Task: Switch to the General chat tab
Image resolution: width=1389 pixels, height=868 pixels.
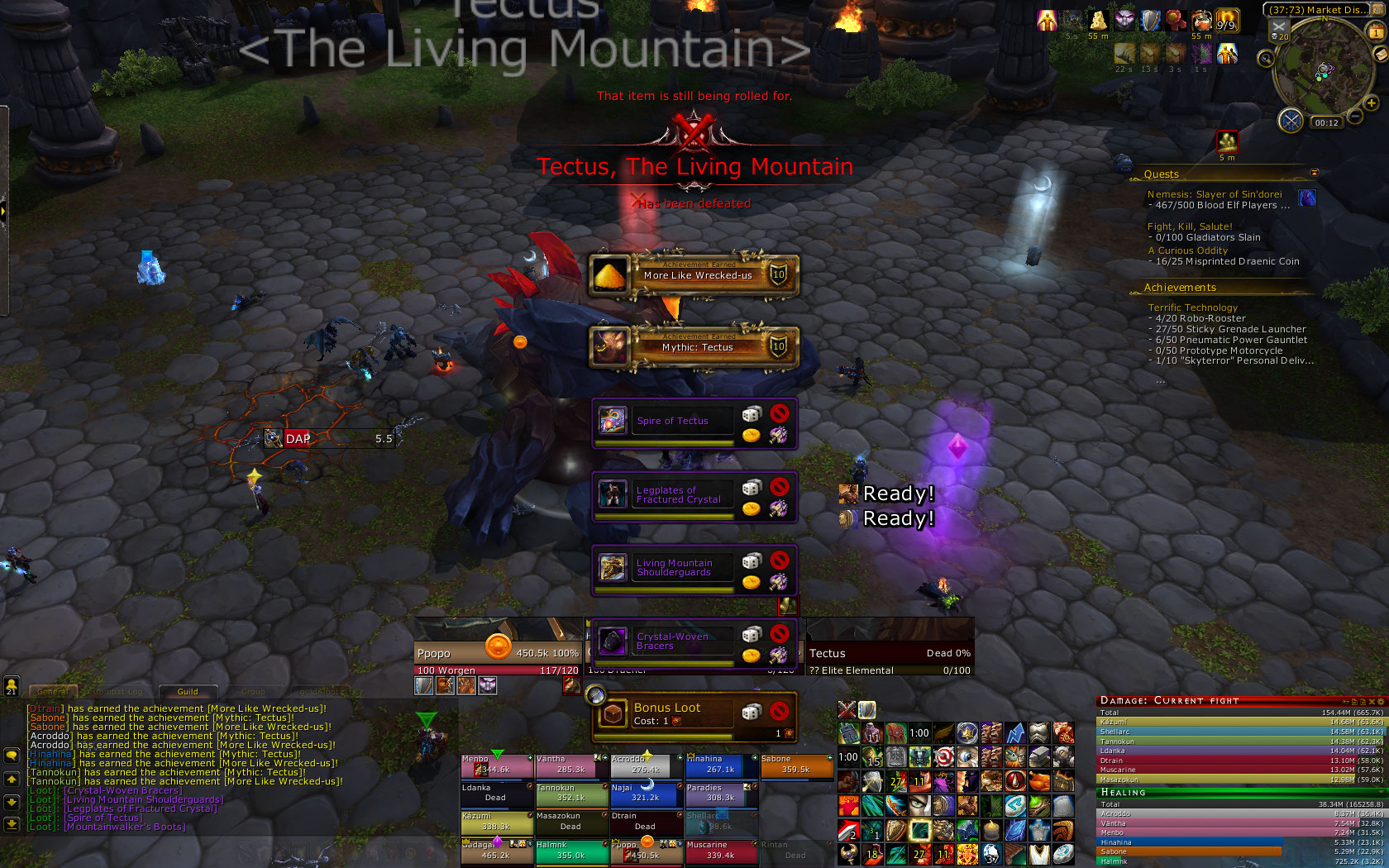Action: pos(53,692)
